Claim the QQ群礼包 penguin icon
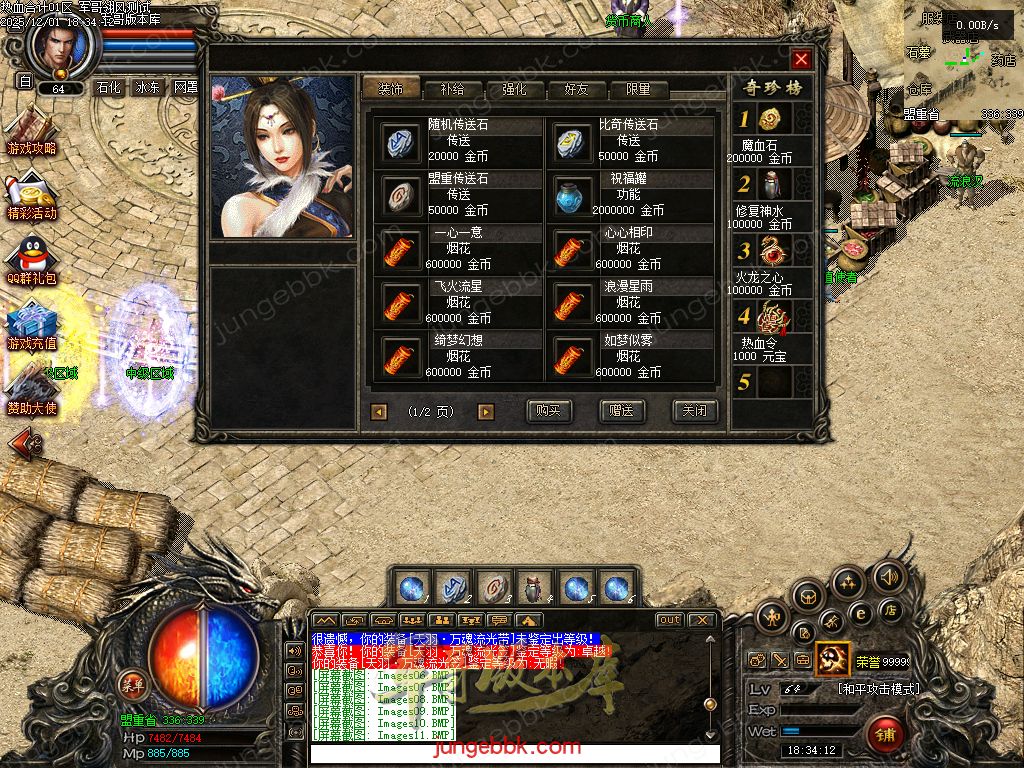 point(32,257)
